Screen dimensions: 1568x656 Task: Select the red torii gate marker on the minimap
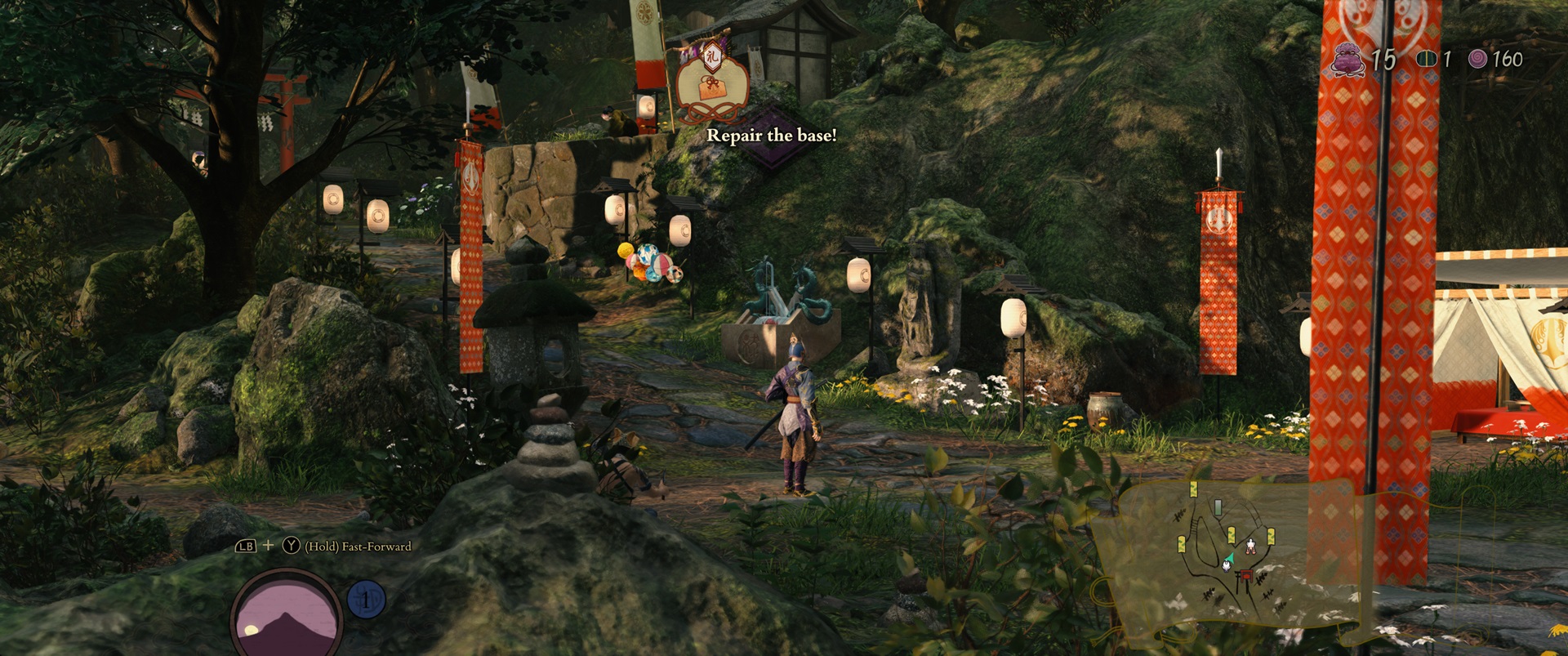tap(1245, 576)
